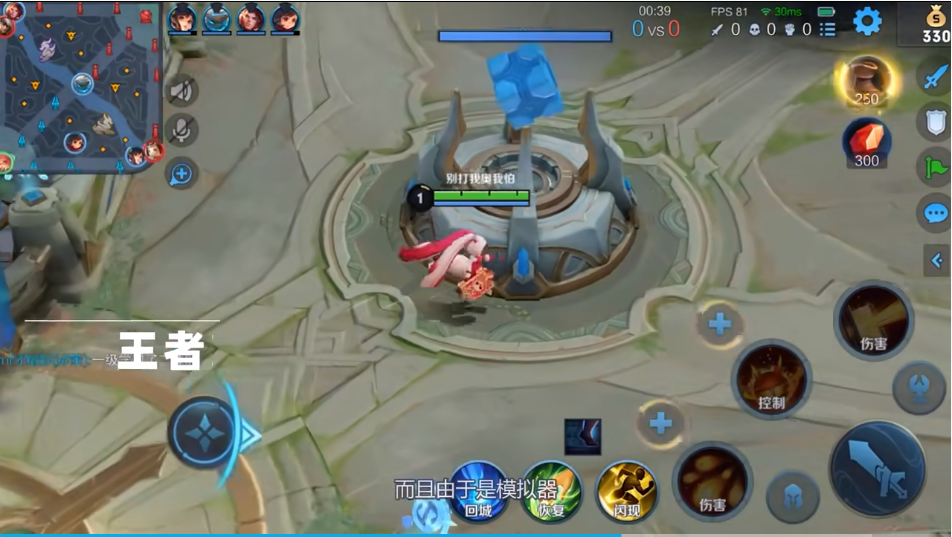Cast the 闪现 flash spell

(x=626, y=489)
